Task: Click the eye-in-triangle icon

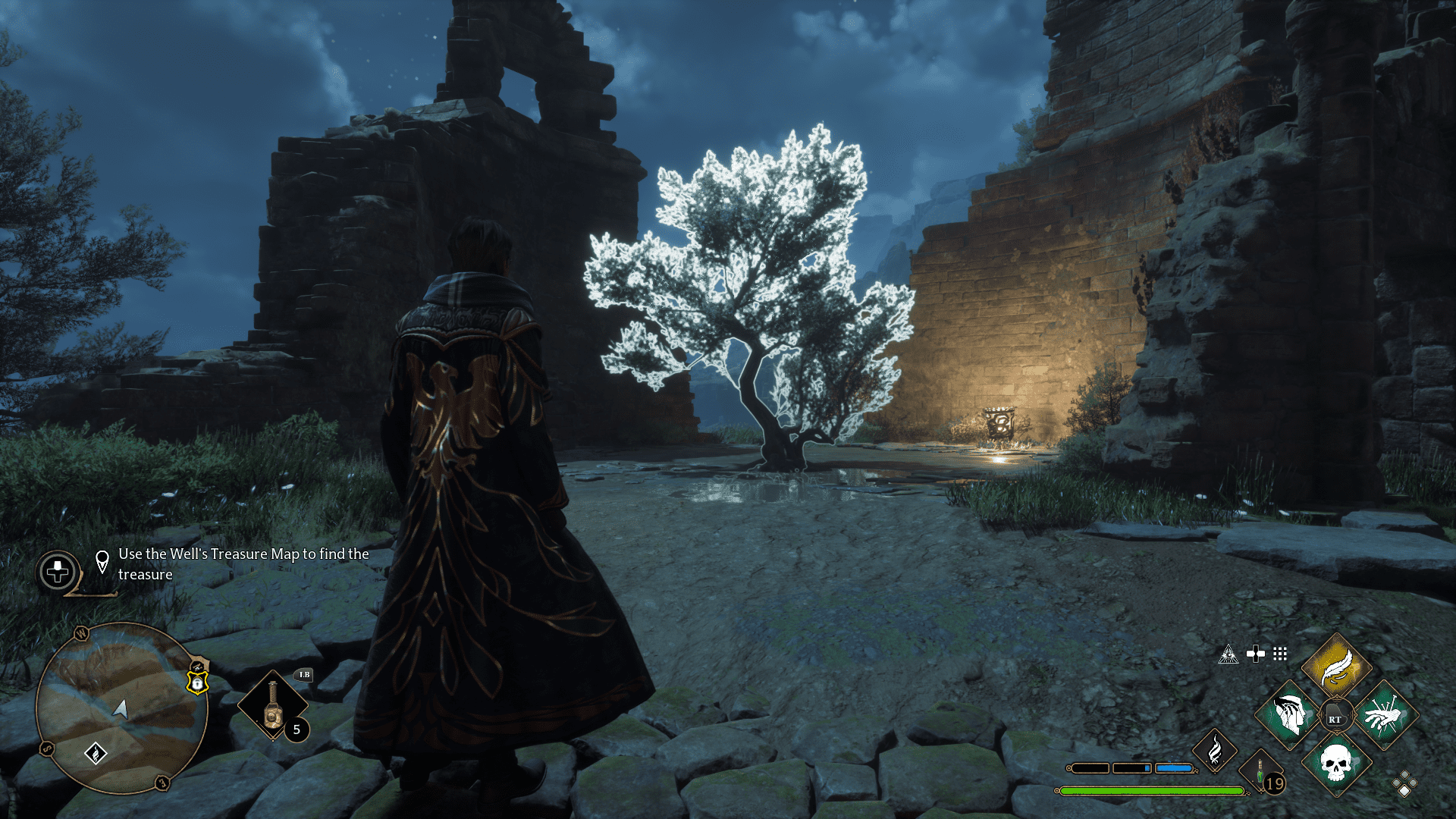Action: point(1228,654)
